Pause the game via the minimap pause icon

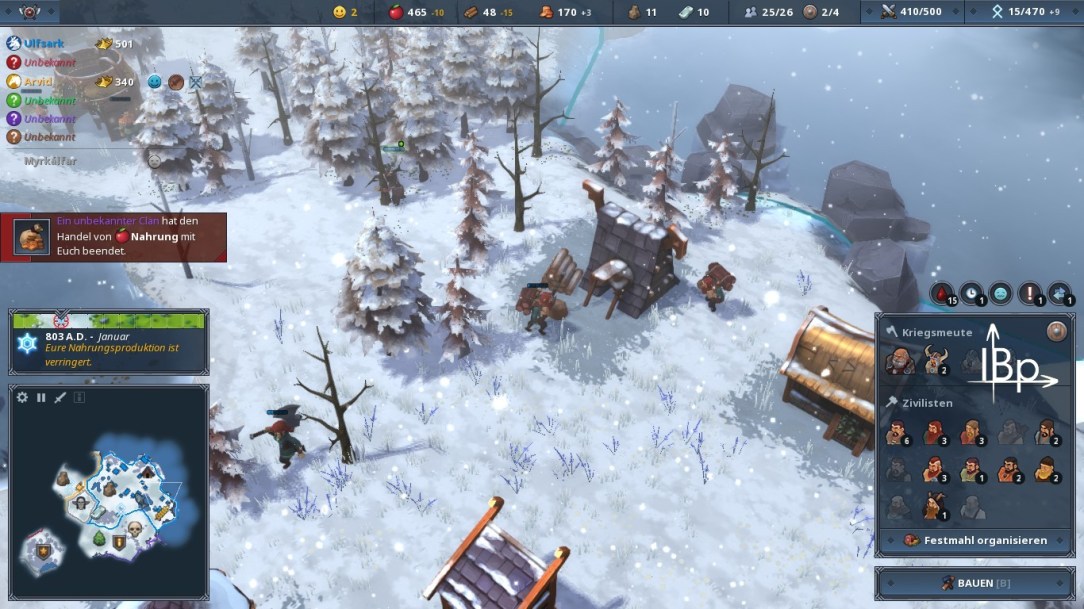42,398
